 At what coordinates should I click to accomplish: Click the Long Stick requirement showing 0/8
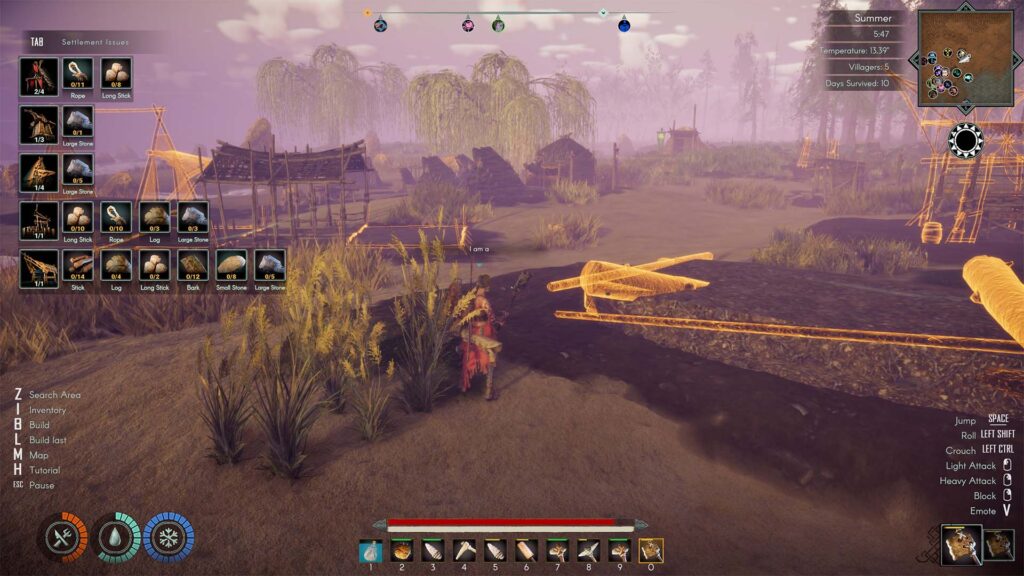click(116, 74)
